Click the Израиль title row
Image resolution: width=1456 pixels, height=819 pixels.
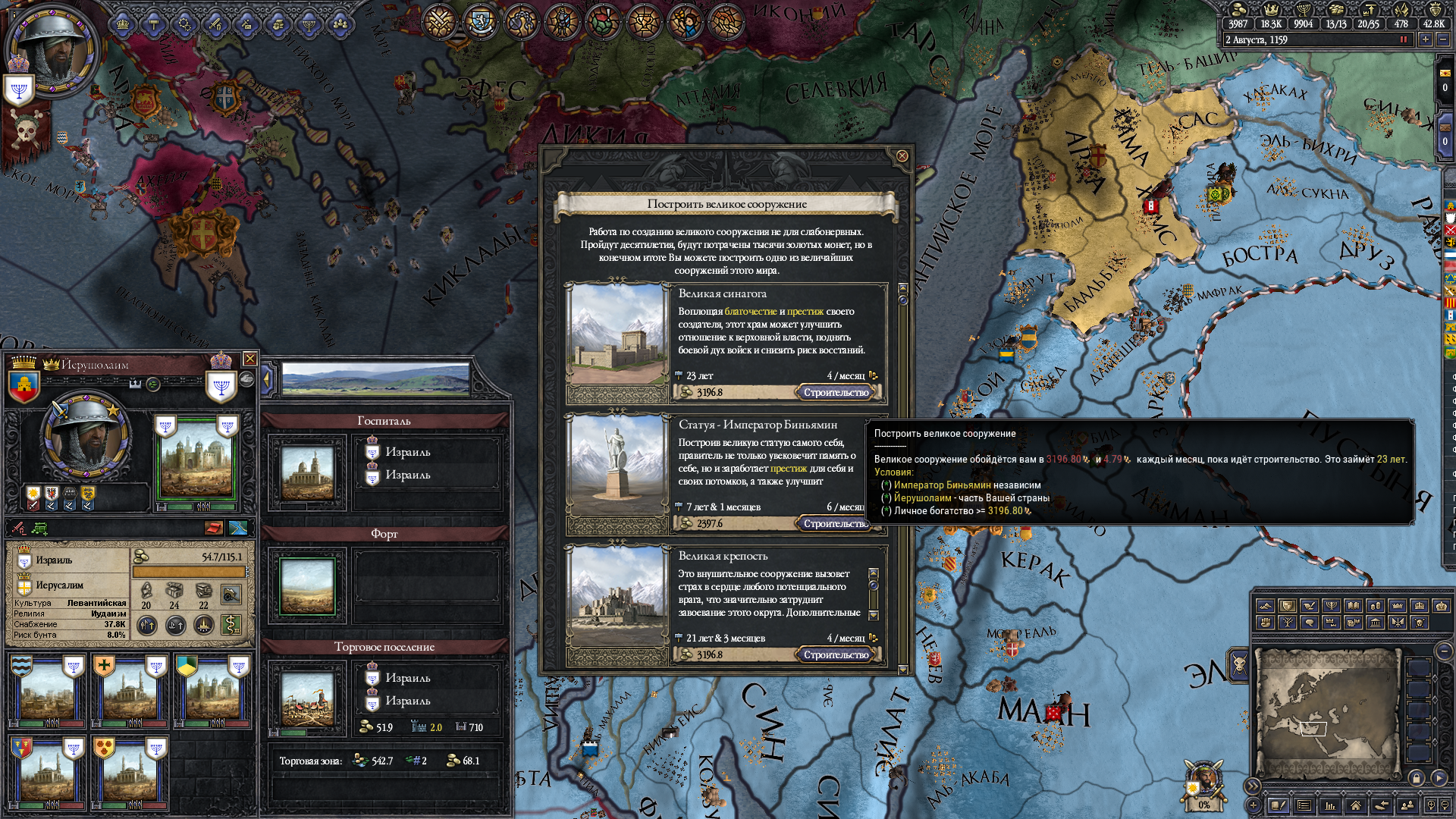[55, 560]
